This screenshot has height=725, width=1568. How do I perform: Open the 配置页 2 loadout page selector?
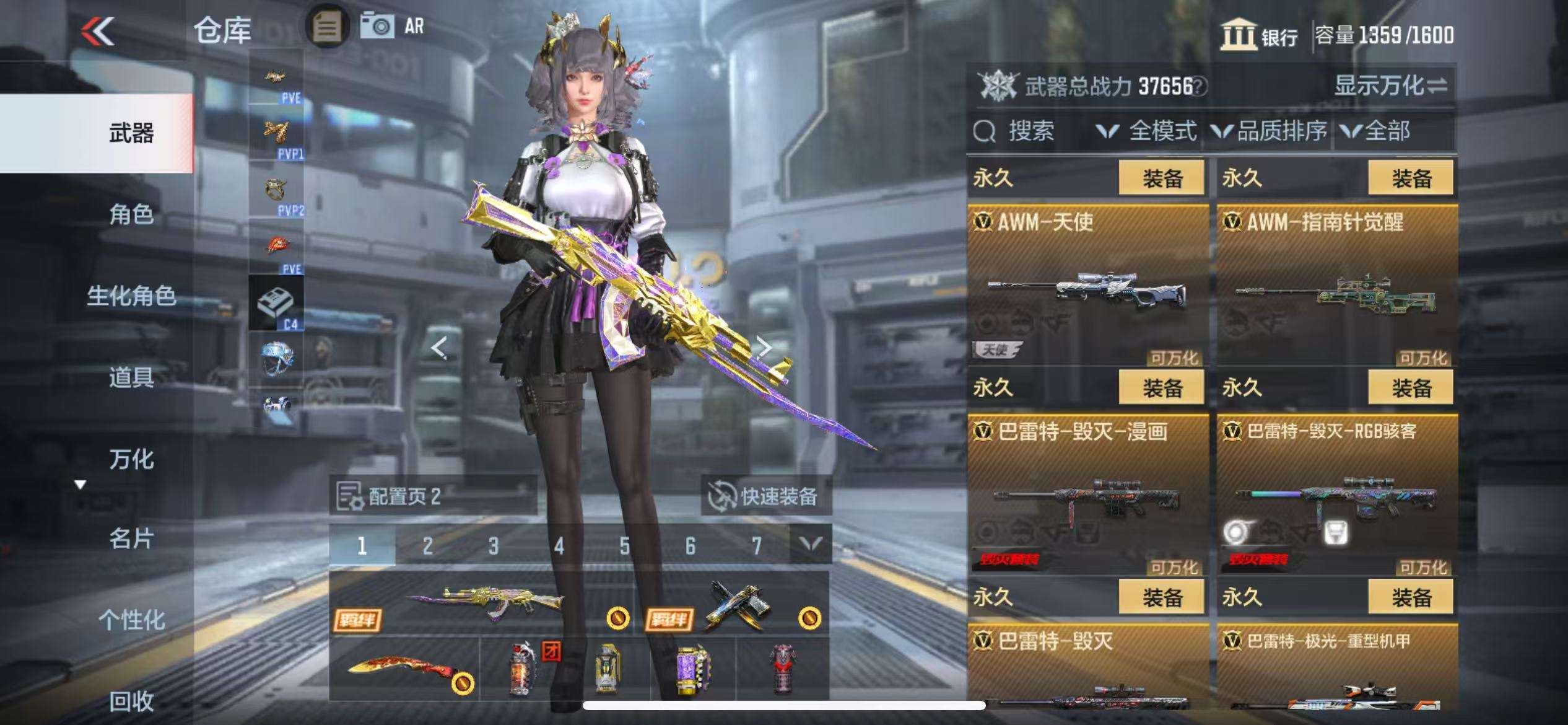point(433,496)
